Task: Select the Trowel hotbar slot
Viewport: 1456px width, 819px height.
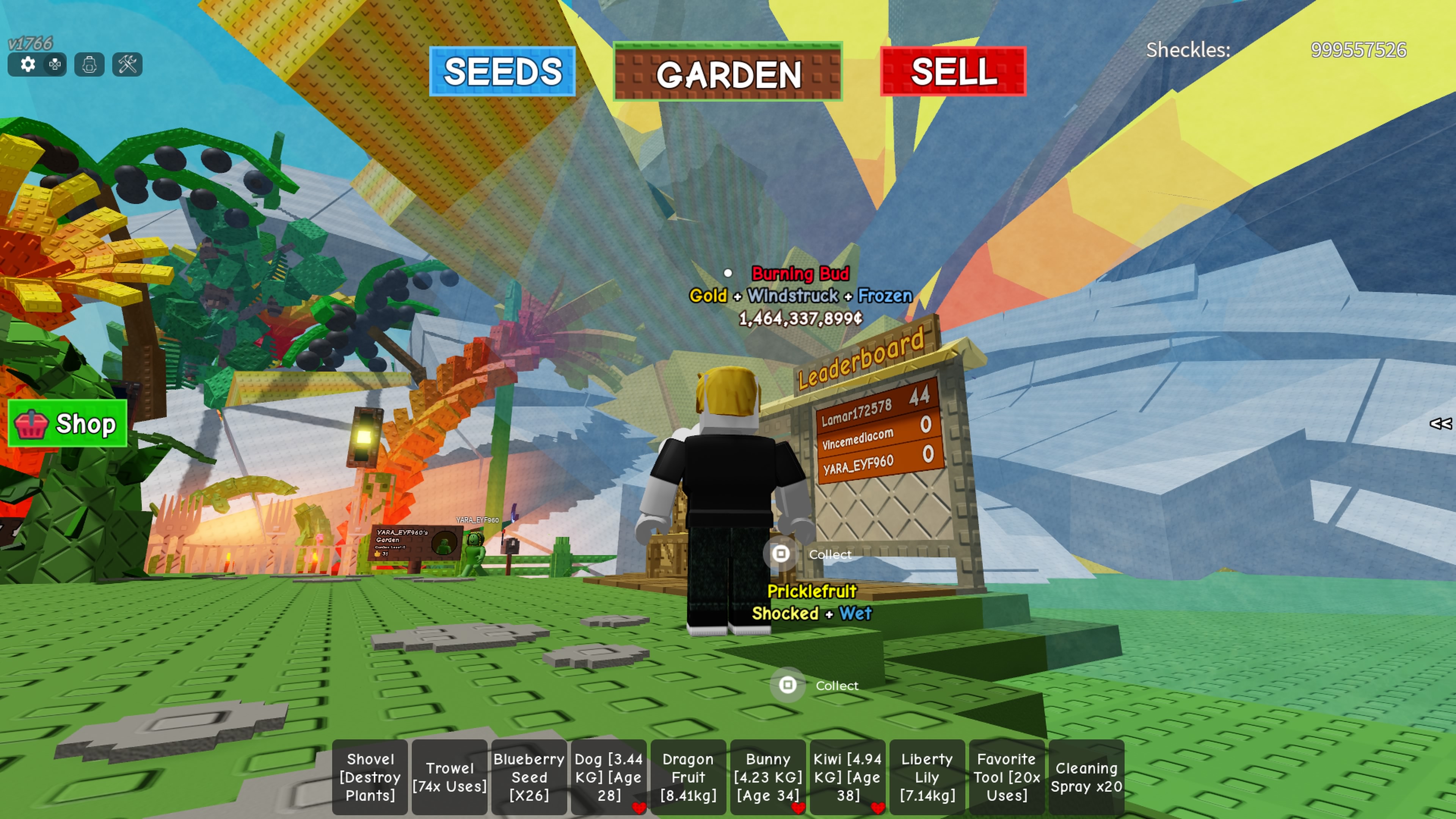Action: [449, 777]
